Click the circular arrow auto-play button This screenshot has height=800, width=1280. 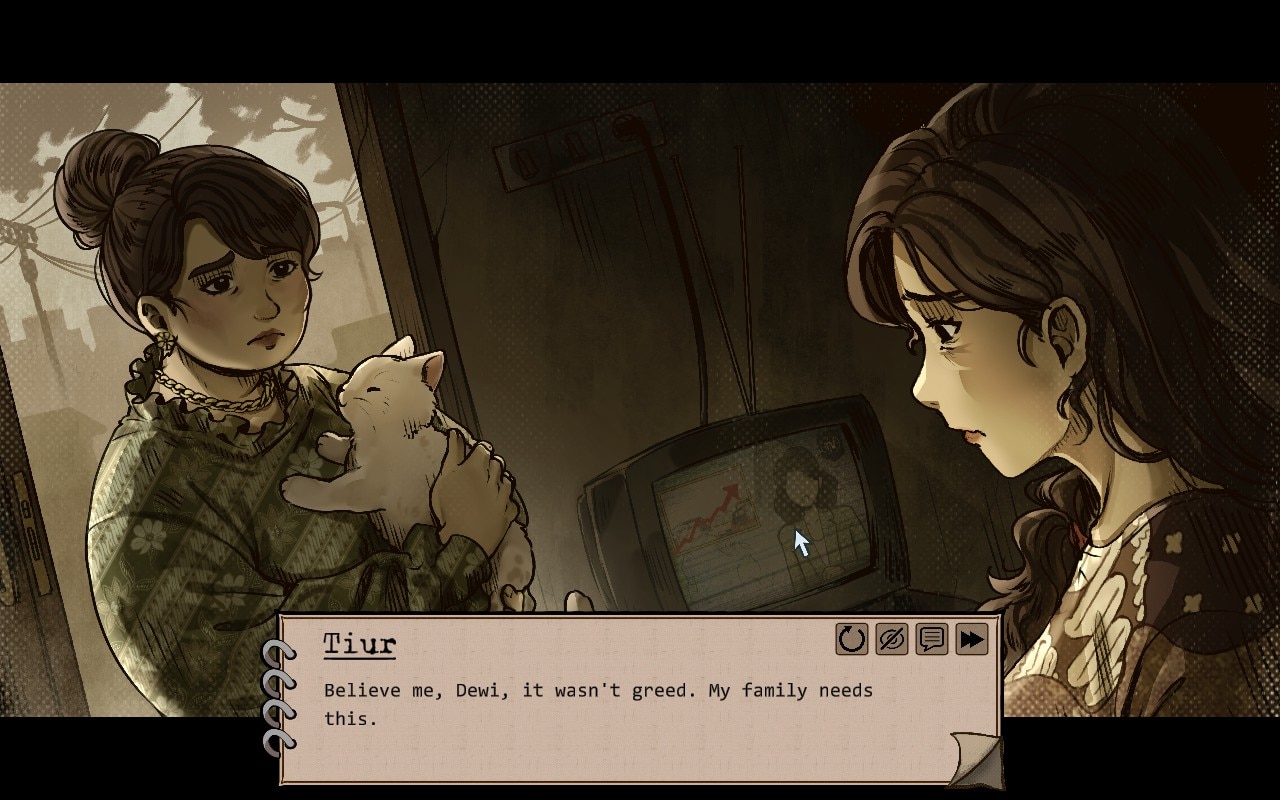coord(852,639)
